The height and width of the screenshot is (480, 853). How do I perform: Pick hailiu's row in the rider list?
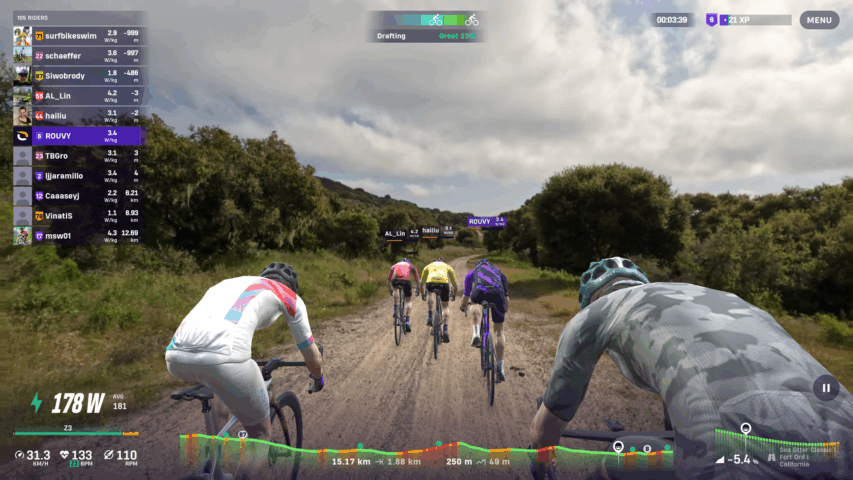(78, 116)
